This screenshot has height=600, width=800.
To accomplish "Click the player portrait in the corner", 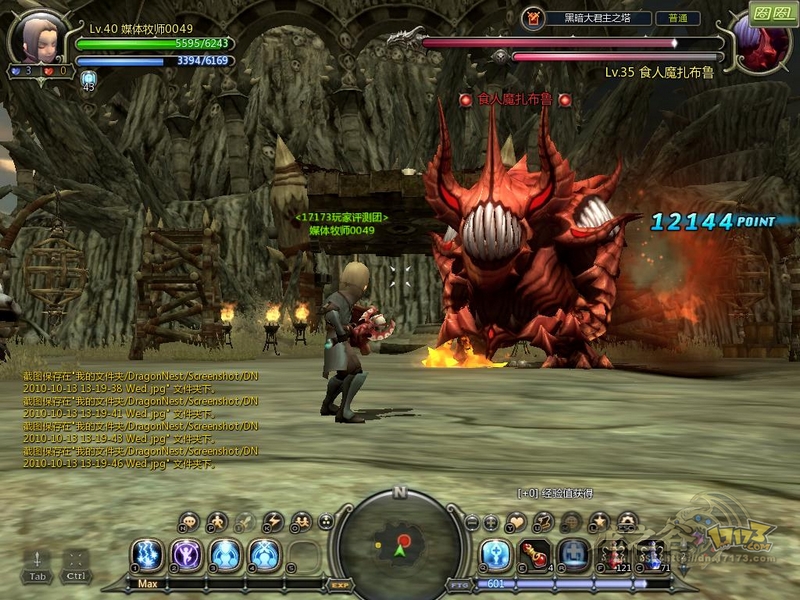I will (36, 36).
